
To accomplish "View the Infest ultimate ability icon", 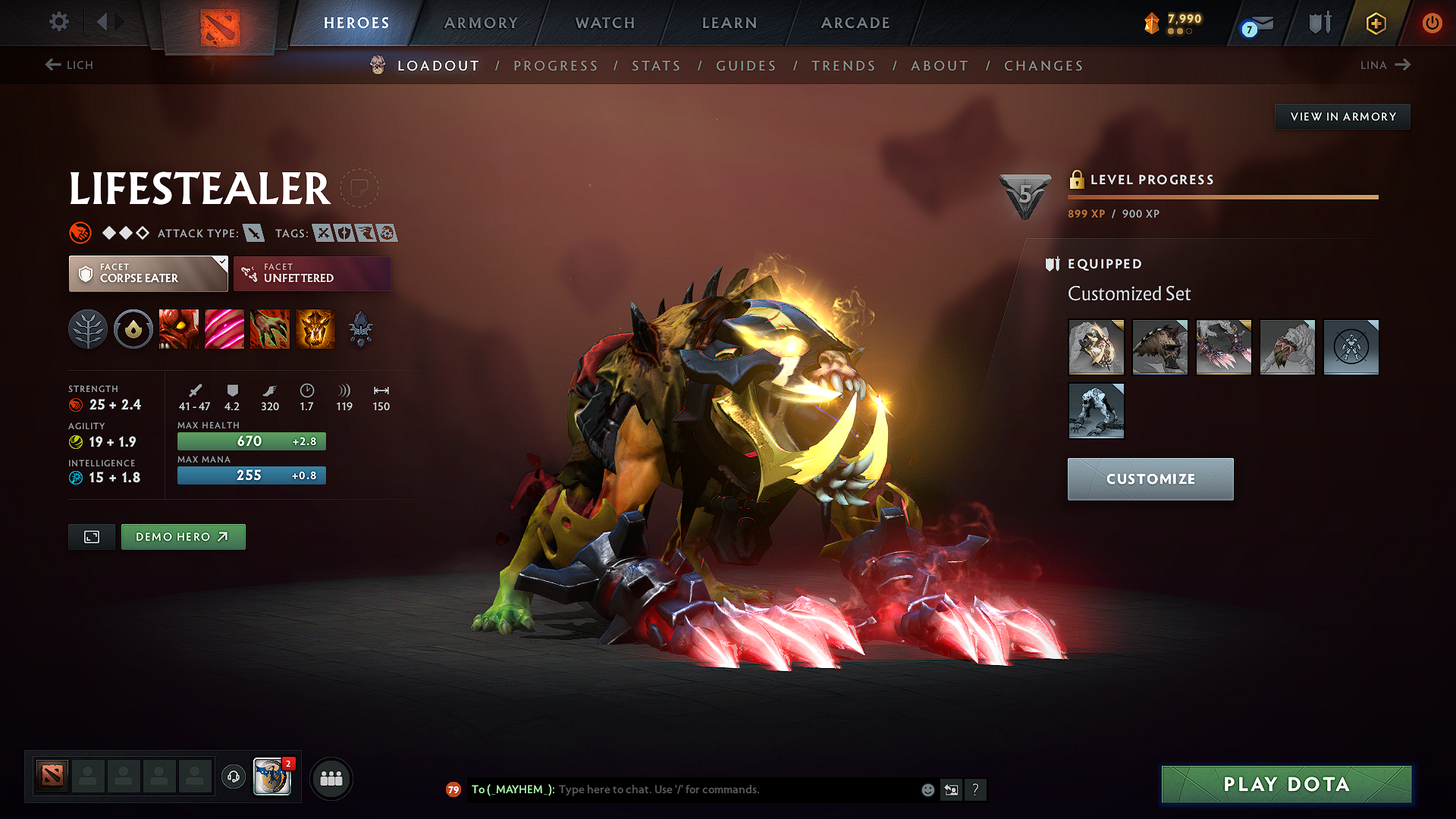I will 315,329.
